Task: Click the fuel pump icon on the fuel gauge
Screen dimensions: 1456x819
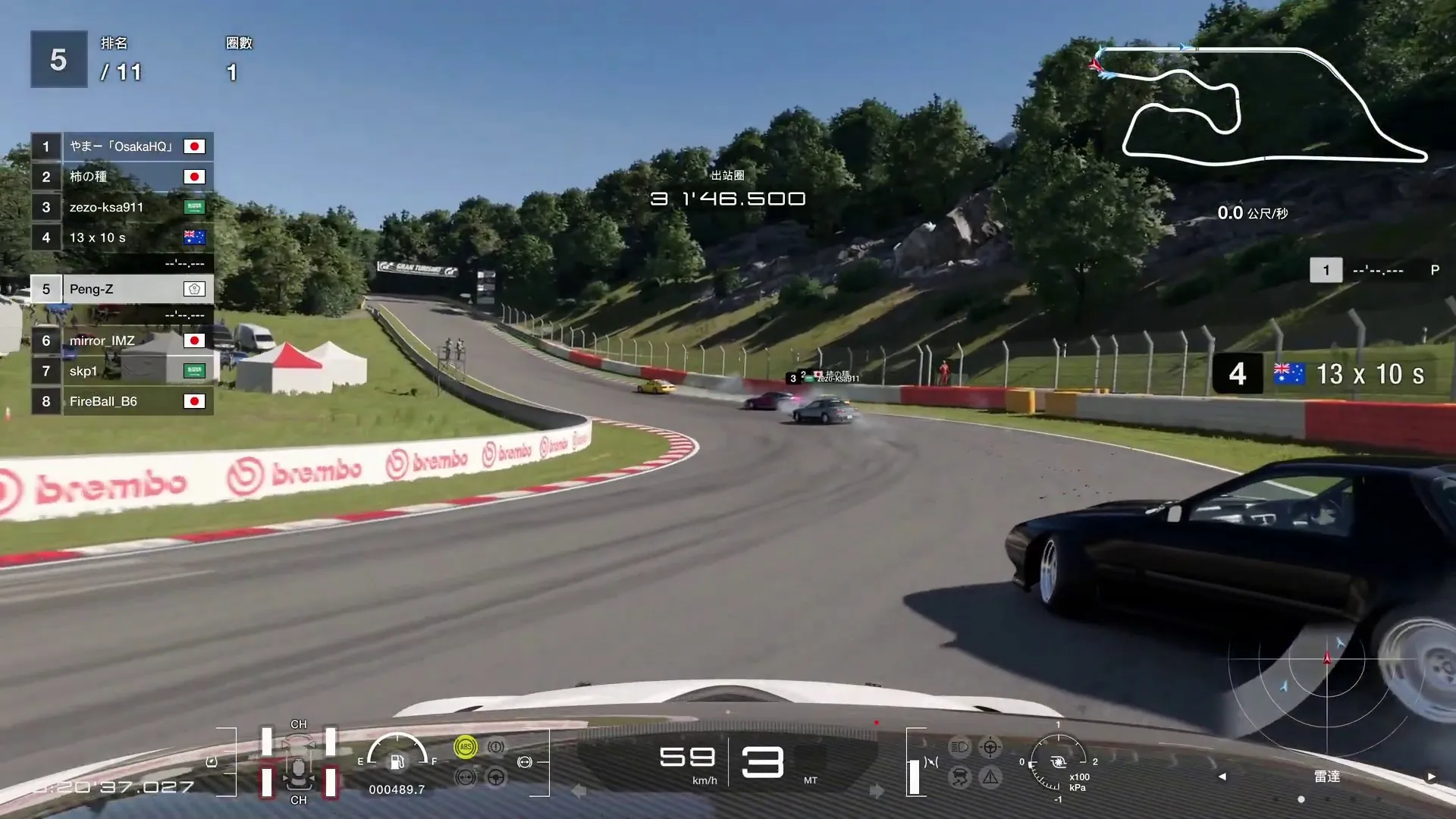Action: pos(397,763)
